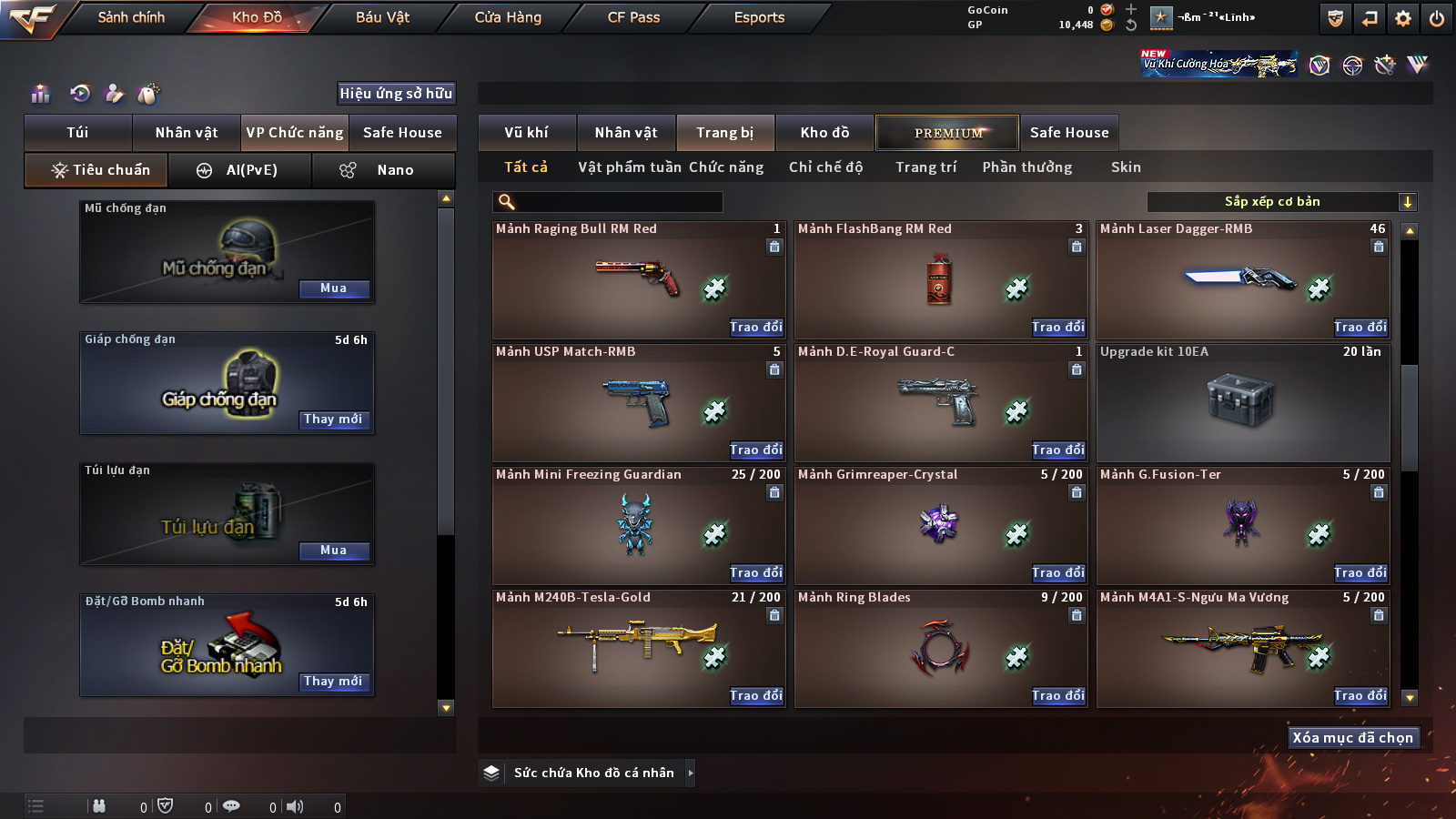Switch to the CF Pass tab

633,17
